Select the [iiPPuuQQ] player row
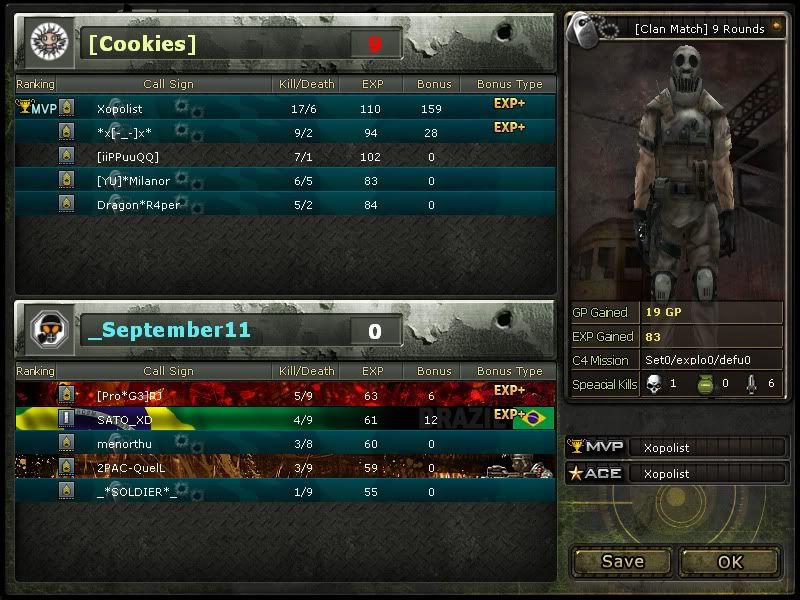Viewport: 800px width, 600px height. click(286, 156)
